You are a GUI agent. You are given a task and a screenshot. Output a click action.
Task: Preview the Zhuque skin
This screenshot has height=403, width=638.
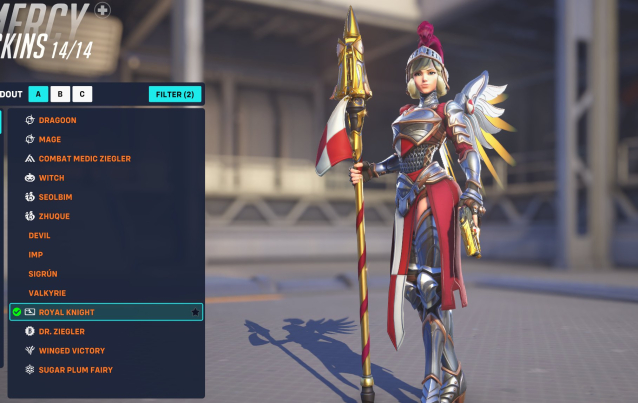pyautogui.click(x=54, y=216)
